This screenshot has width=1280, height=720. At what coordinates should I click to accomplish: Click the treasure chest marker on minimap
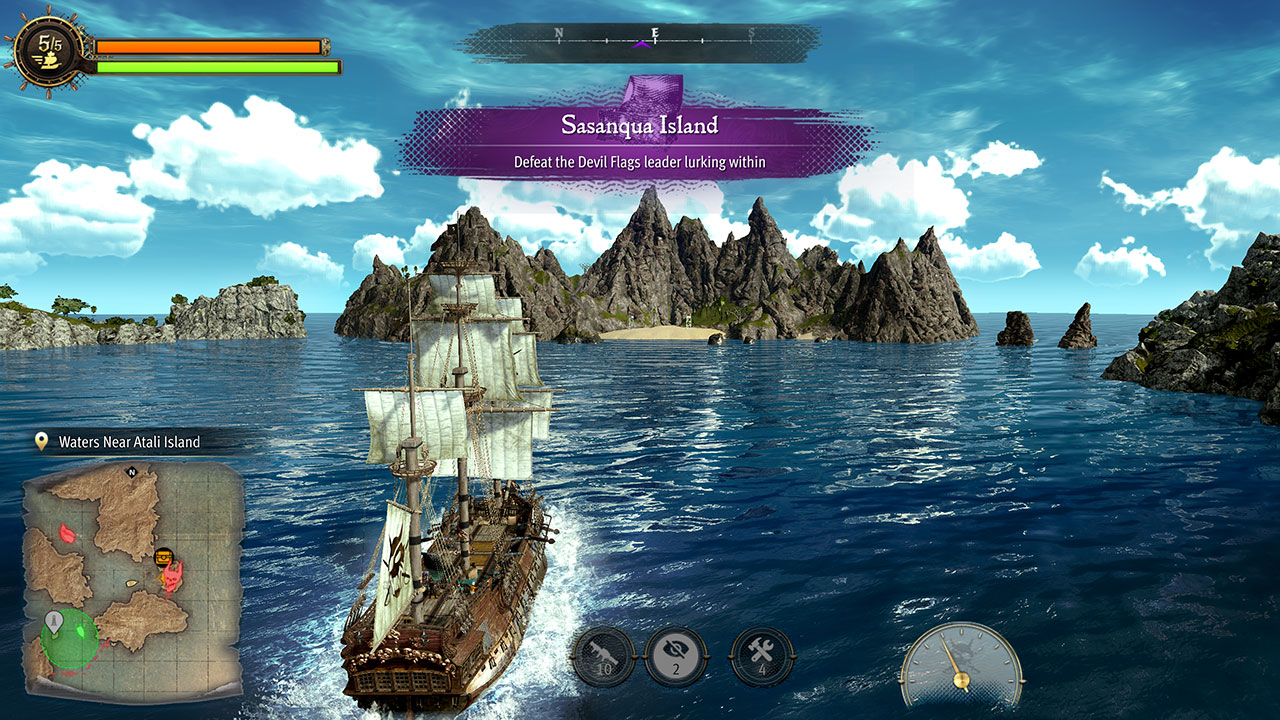[166, 555]
